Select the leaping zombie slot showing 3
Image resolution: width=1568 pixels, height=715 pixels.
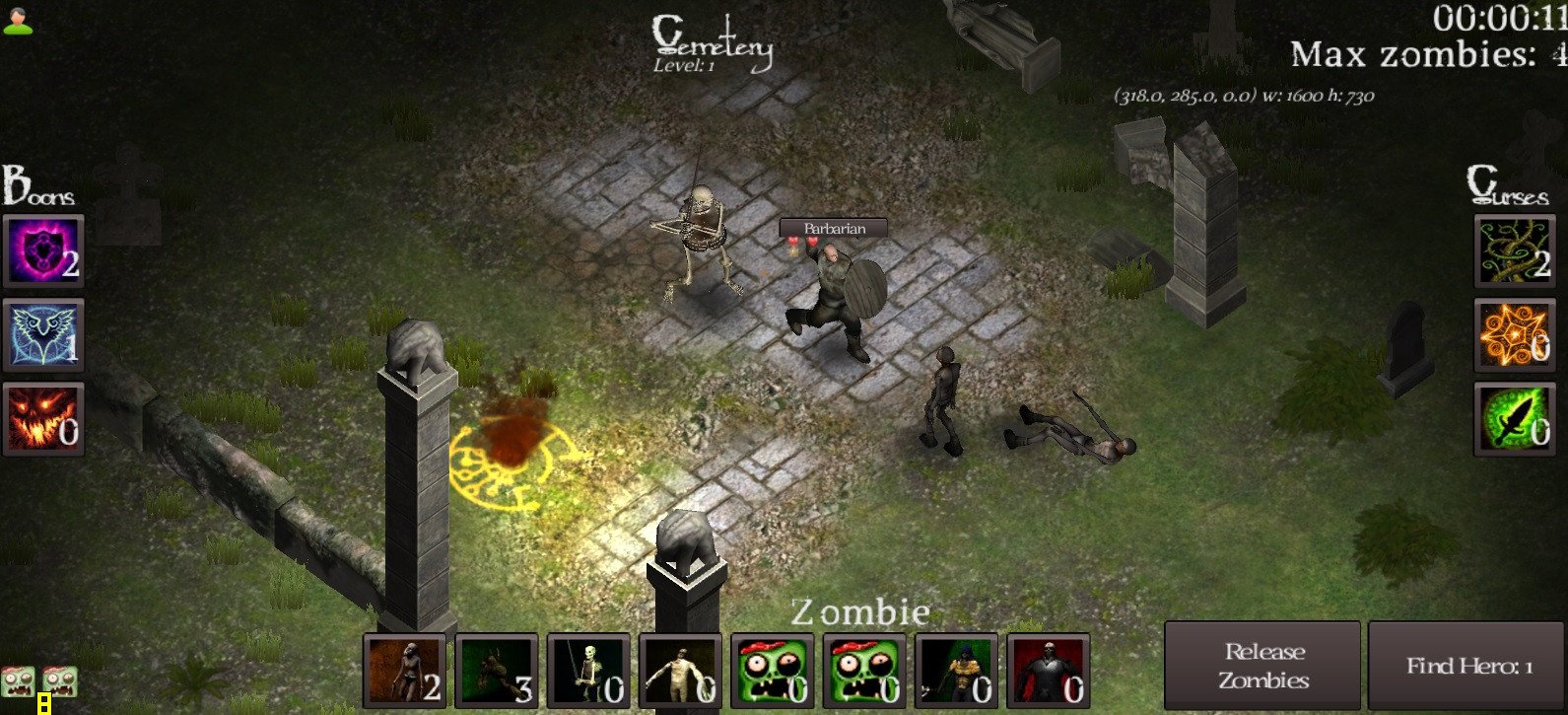point(495,672)
